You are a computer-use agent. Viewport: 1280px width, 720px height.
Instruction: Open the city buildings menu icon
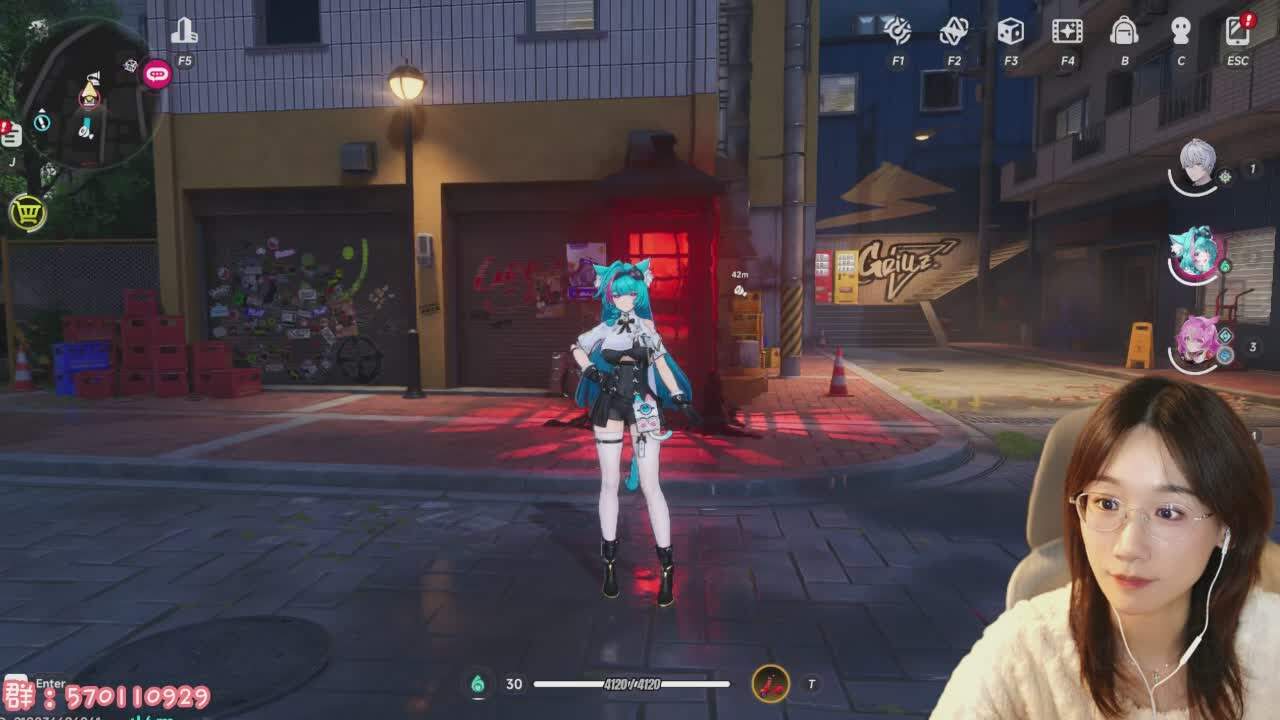pyautogui.click(x=184, y=32)
